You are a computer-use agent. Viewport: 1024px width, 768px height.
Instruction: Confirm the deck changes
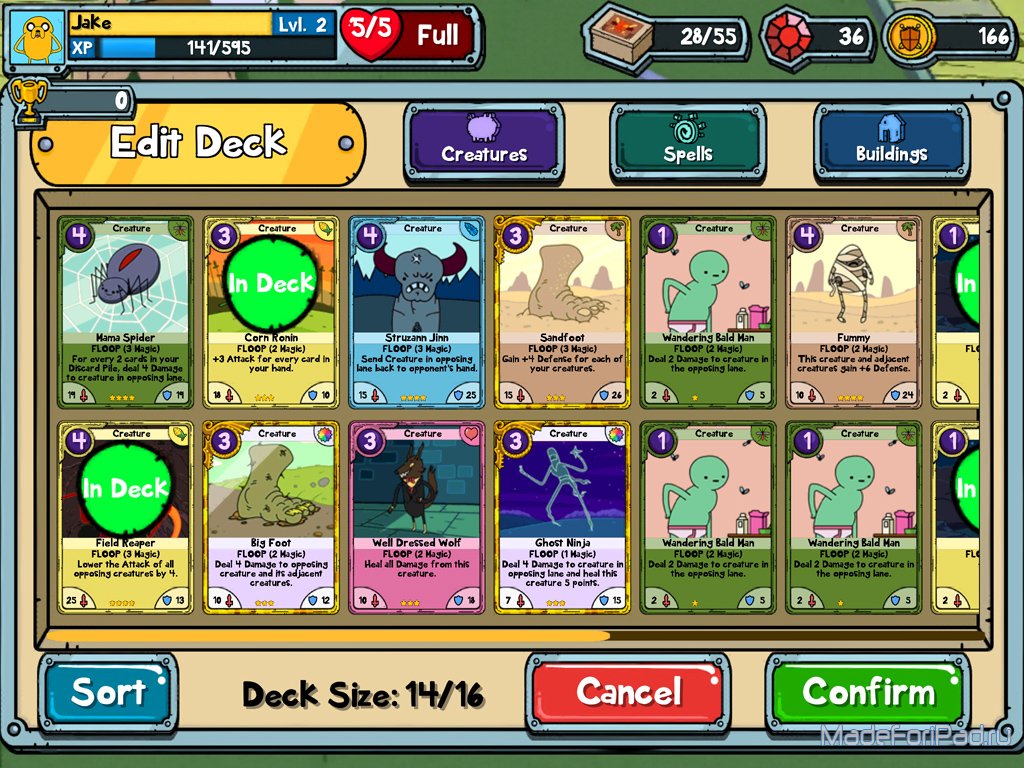coord(868,692)
